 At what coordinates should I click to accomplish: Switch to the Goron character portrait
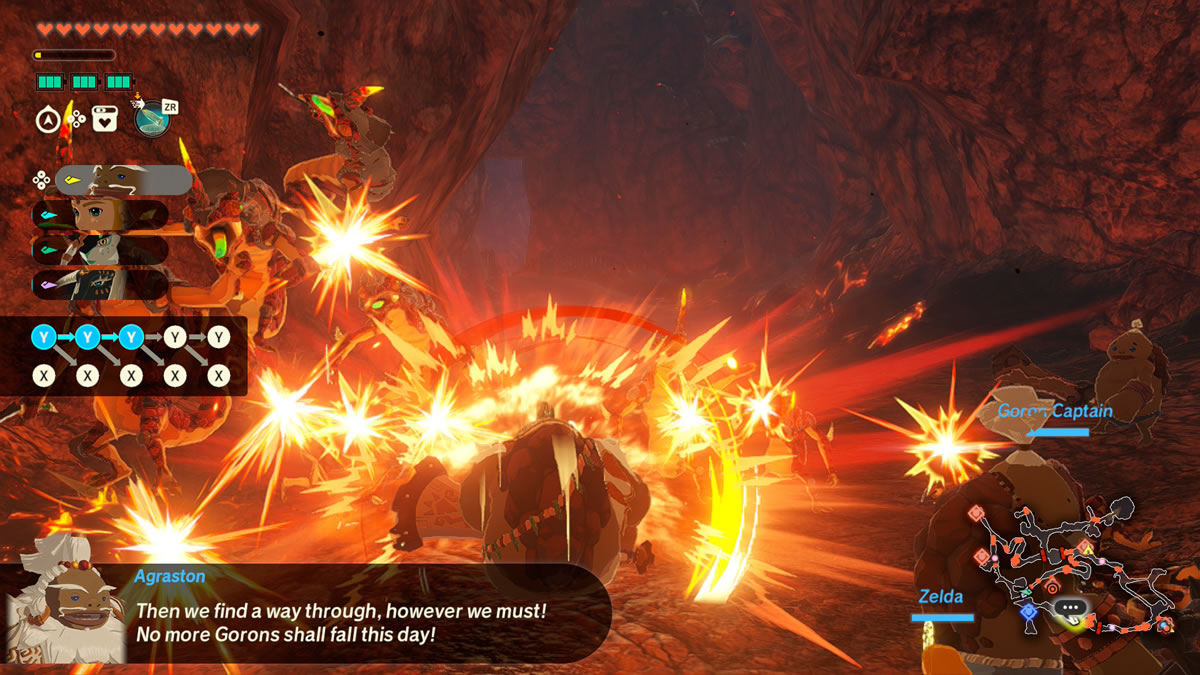(122, 180)
